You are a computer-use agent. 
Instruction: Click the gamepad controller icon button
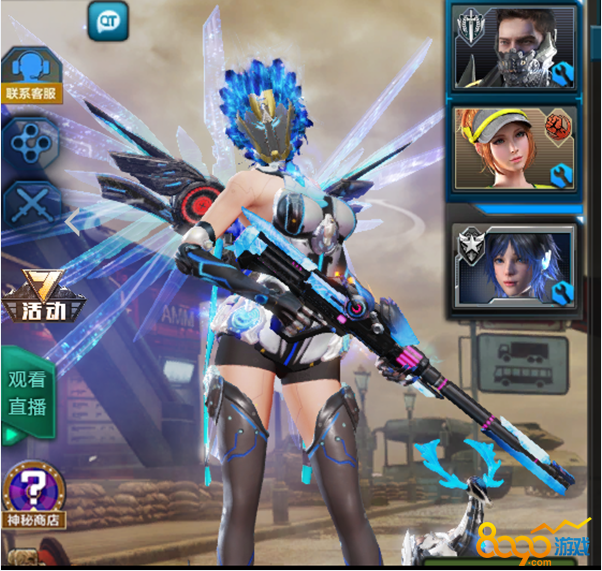pyautogui.click(x=32, y=144)
